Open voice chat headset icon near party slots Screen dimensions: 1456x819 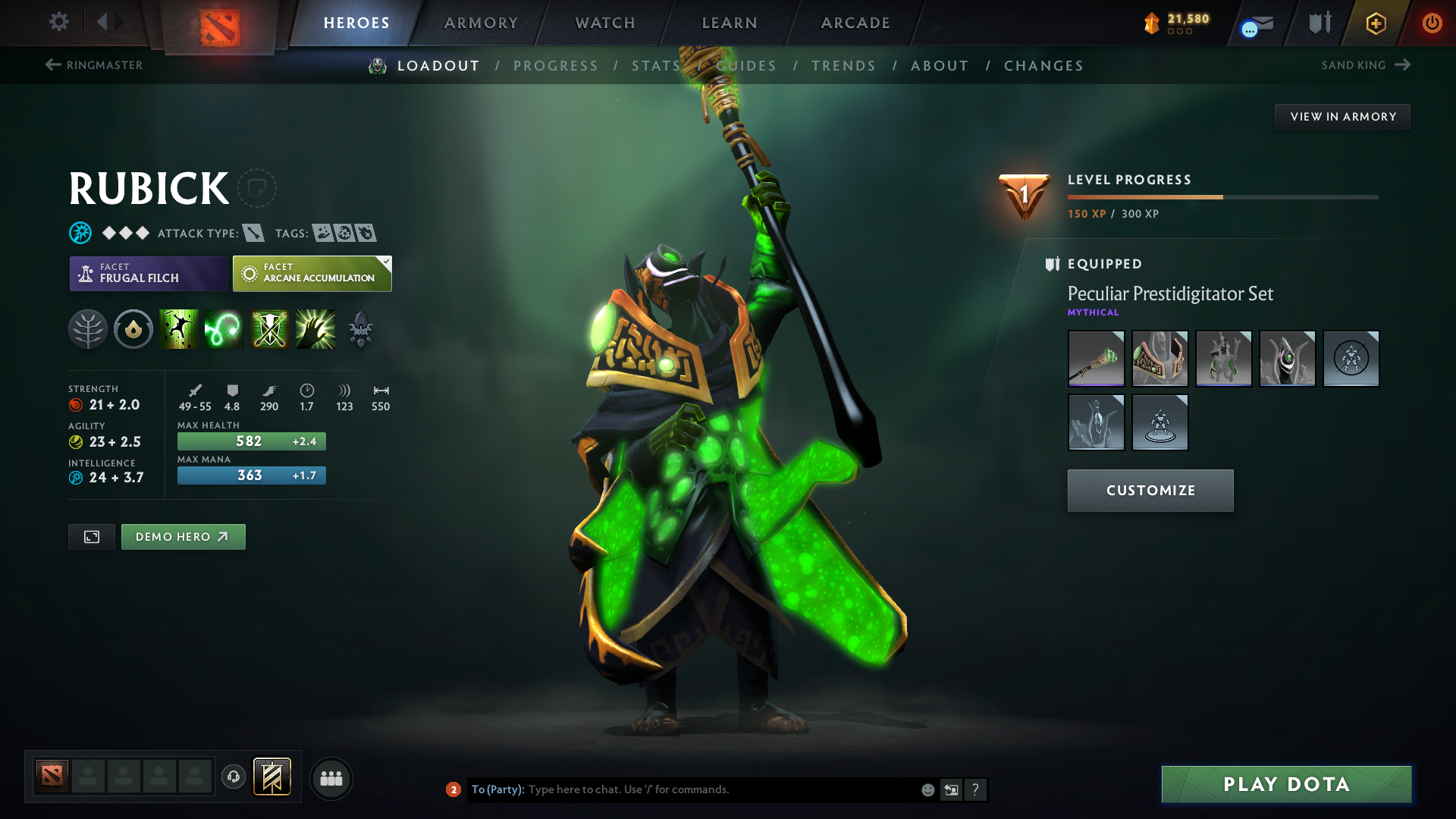coord(233,777)
